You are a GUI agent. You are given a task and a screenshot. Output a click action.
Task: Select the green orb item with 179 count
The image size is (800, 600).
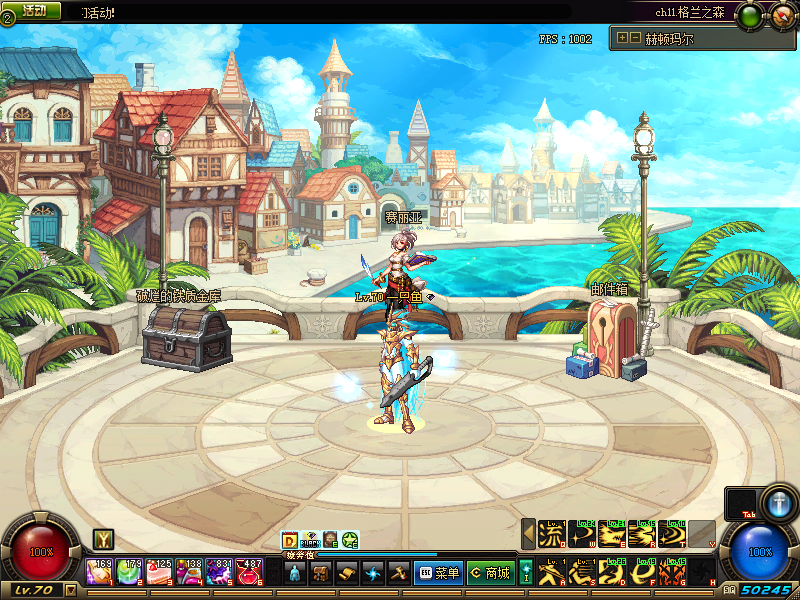(x=130, y=573)
